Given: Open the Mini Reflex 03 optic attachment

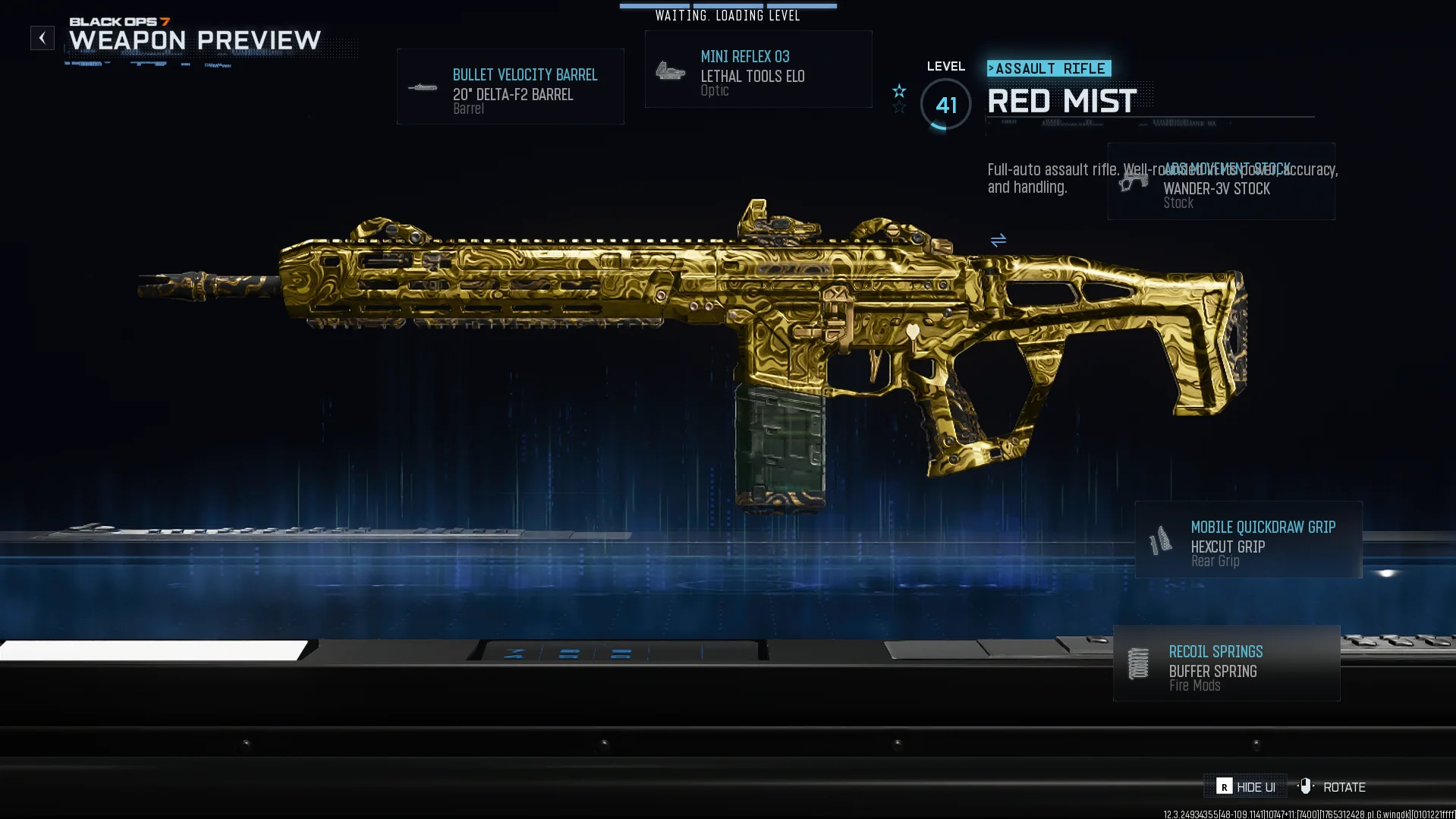Looking at the screenshot, I should 758,70.
